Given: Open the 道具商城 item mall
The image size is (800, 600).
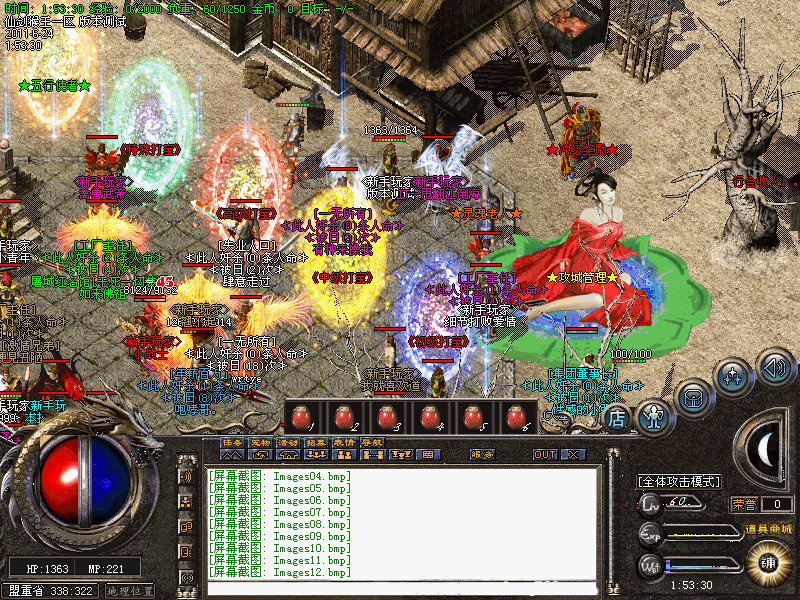Looking at the screenshot, I should (770, 528).
